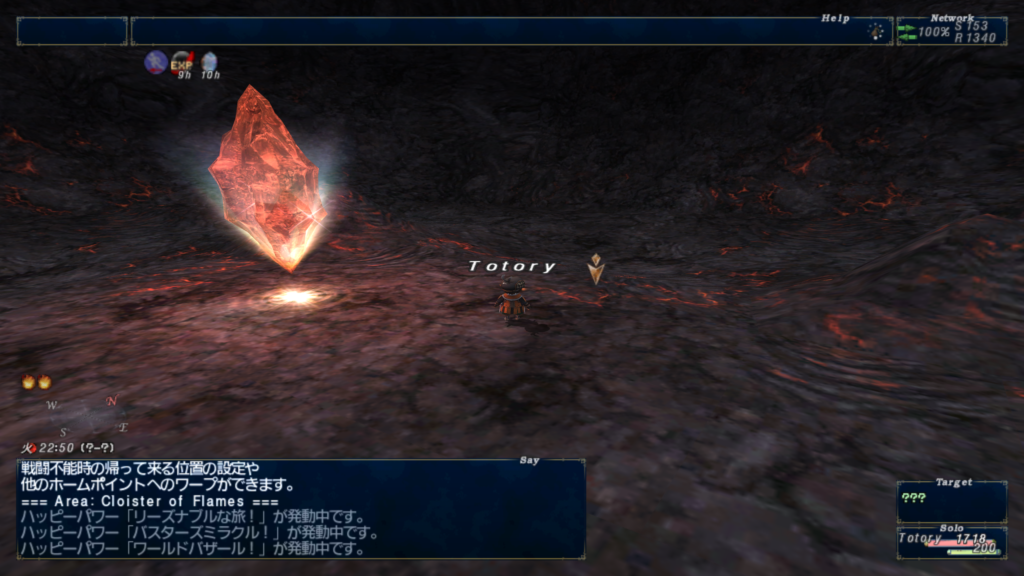Click the fire weather flame icons
The height and width of the screenshot is (576, 1024).
[36, 382]
